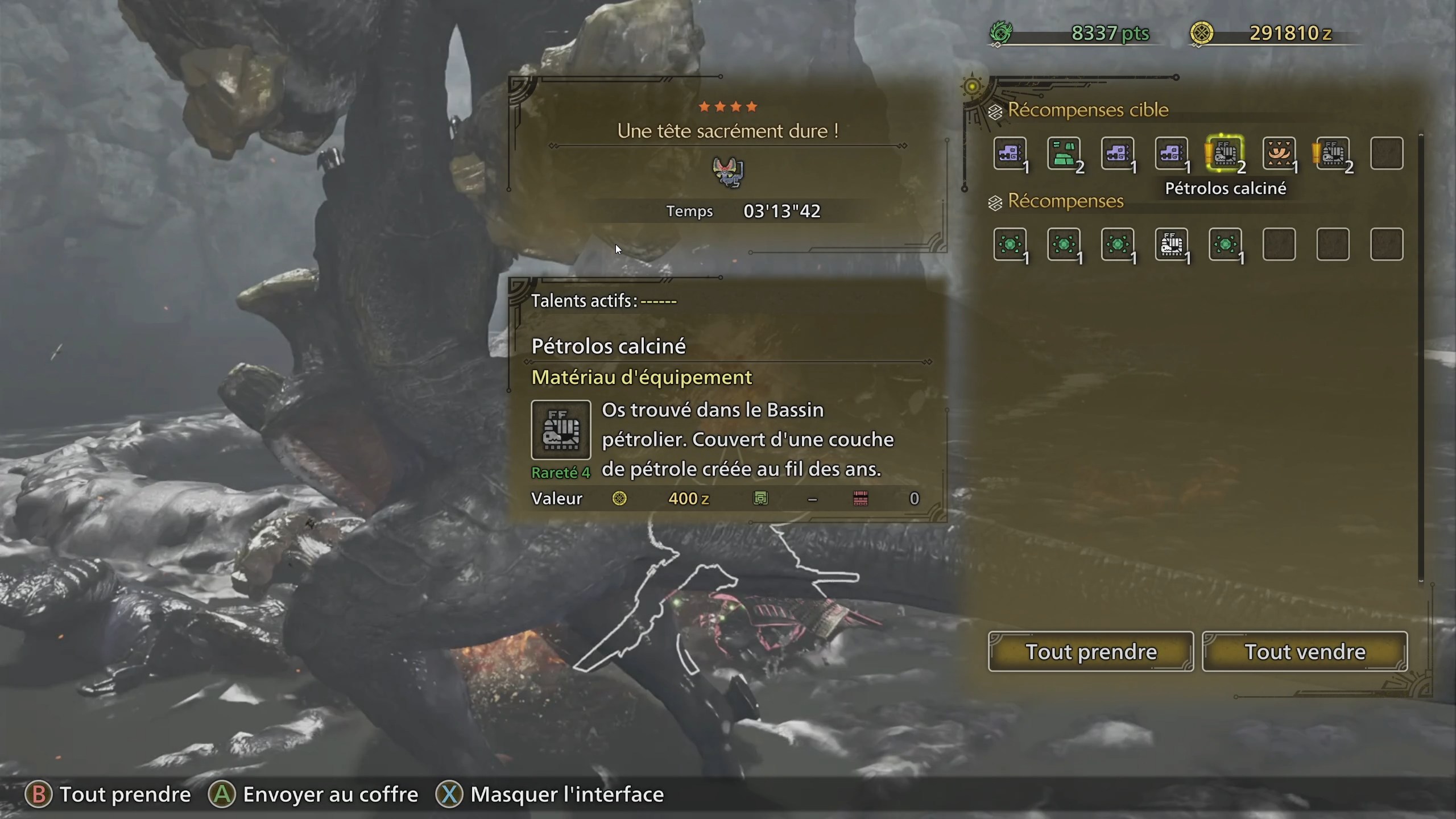The image size is (1456, 819).
Task: Click the orange claw reward icon
Action: tap(1280, 154)
